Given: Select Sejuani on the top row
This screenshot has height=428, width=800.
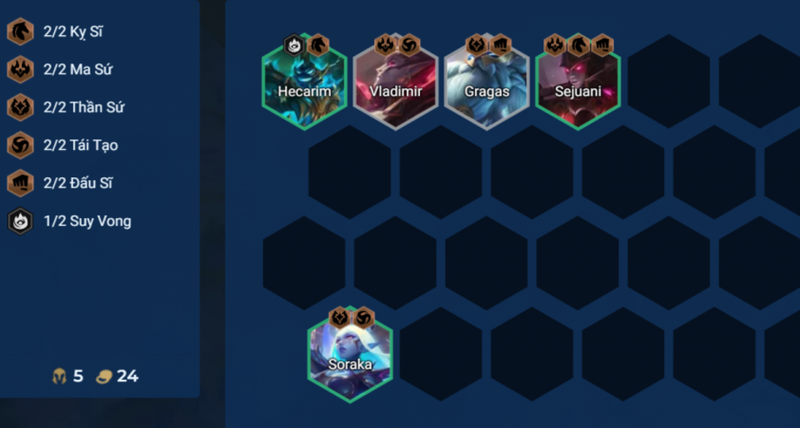Looking at the screenshot, I should (x=578, y=82).
